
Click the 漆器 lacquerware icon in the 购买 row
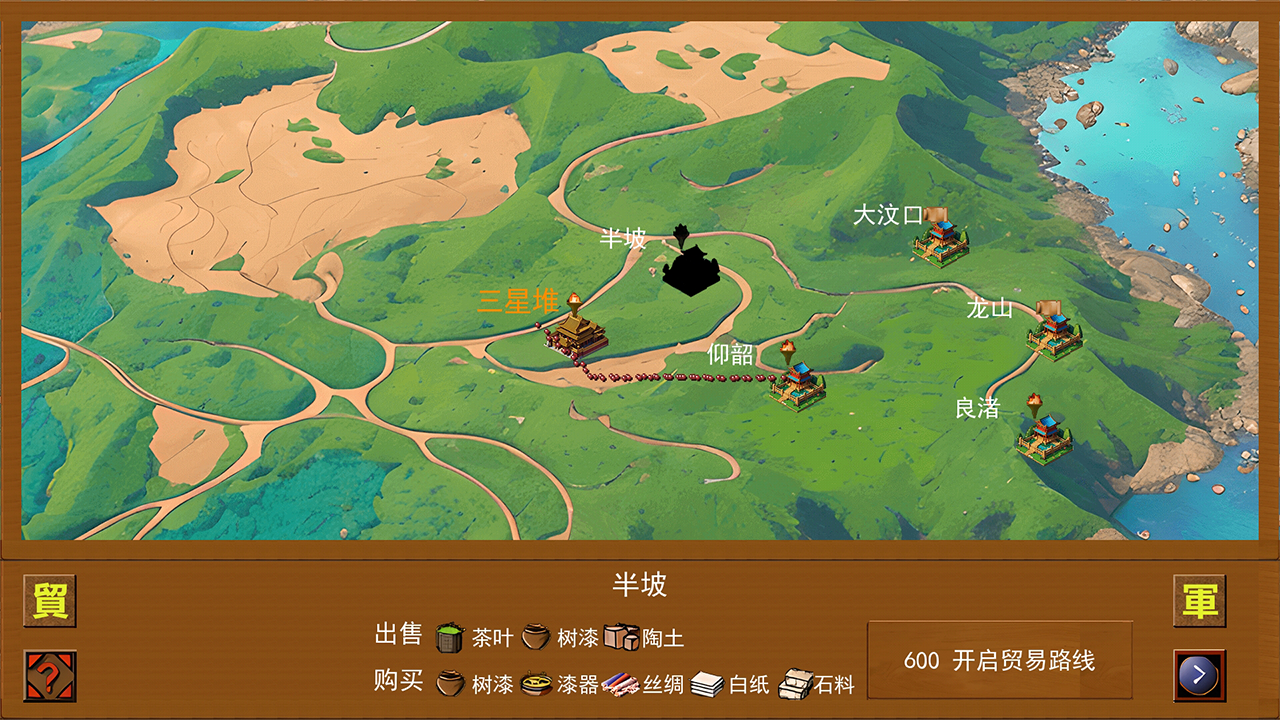click(x=536, y=682)
